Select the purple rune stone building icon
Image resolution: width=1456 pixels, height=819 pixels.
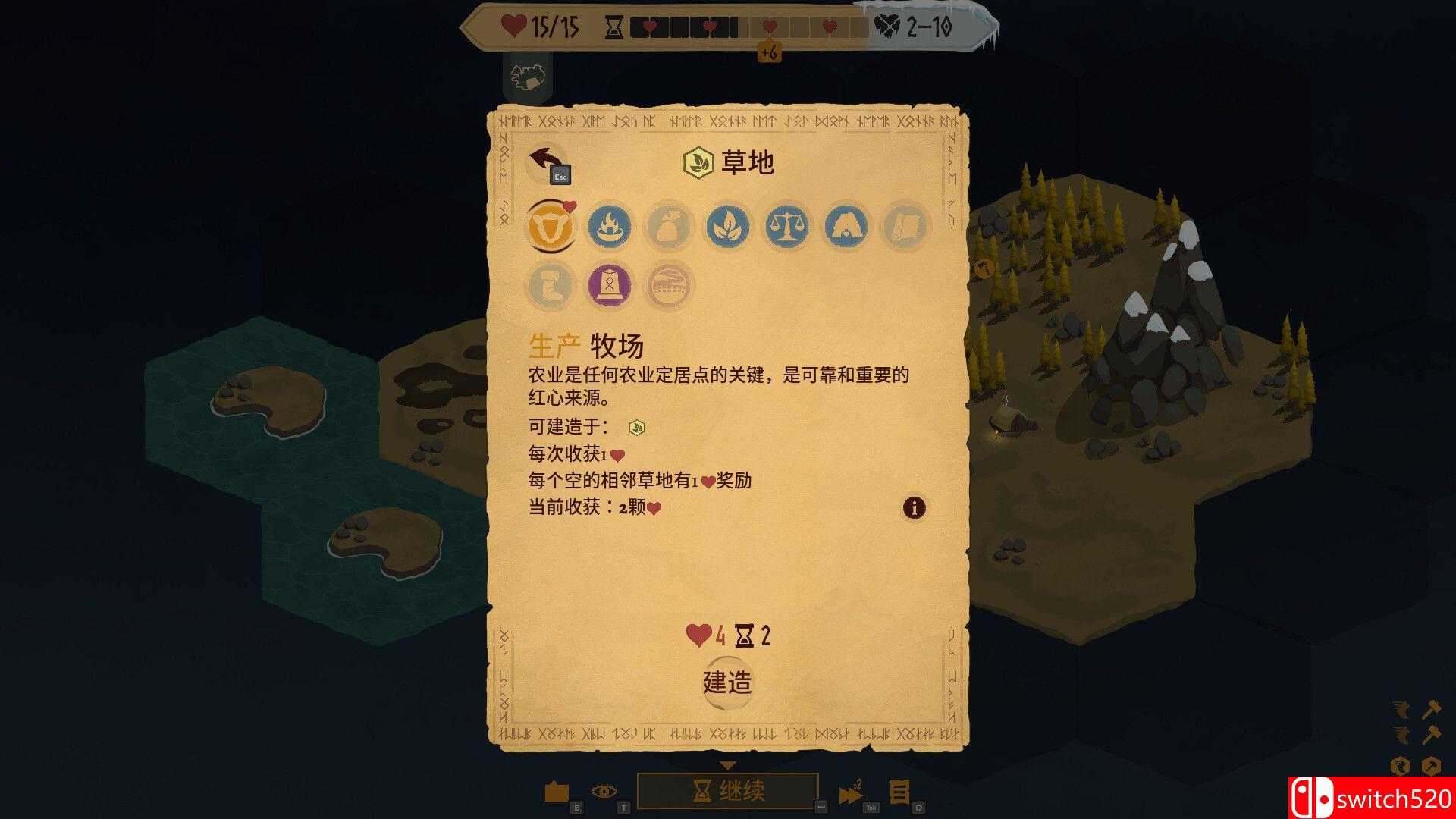[610, 286]
